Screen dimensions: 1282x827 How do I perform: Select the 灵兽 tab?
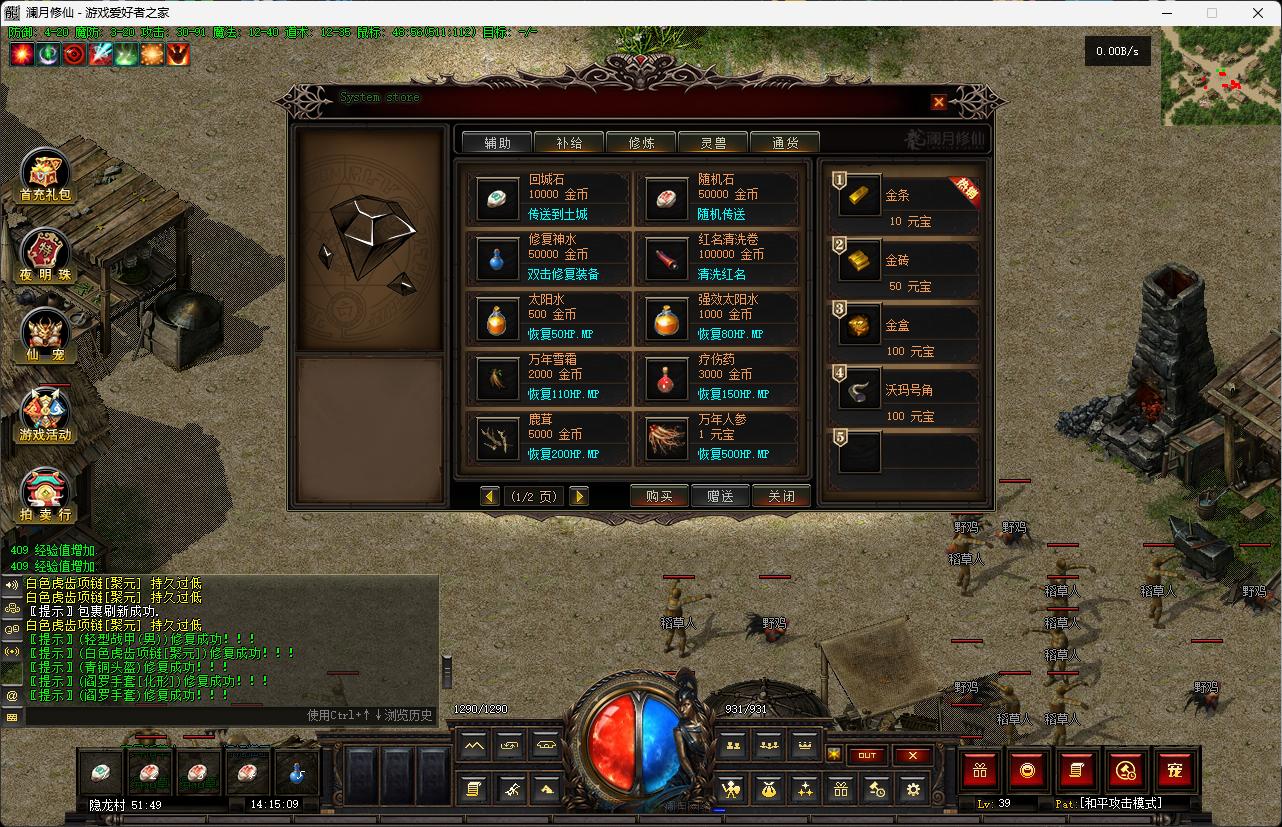click(713, 143)
